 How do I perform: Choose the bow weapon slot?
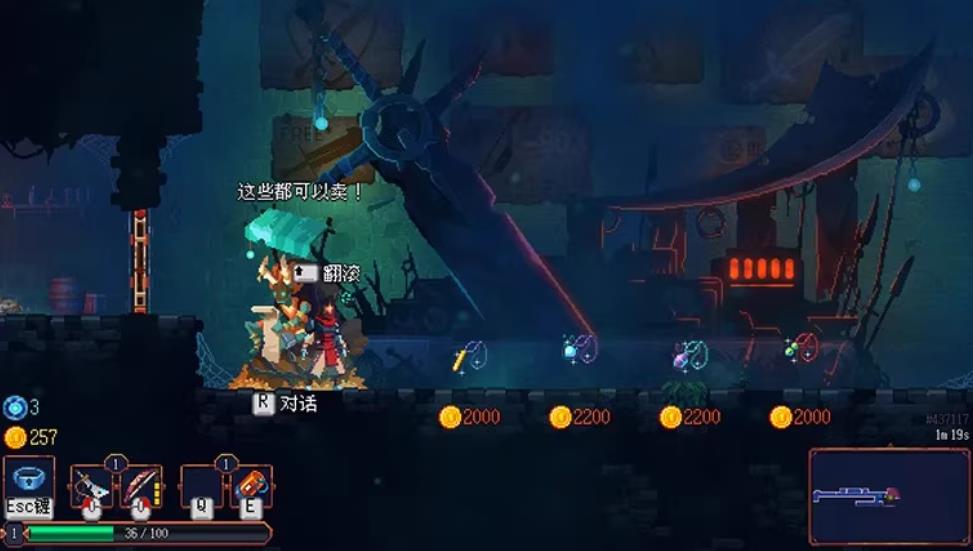pyautogui.click(x=141, y=485)
